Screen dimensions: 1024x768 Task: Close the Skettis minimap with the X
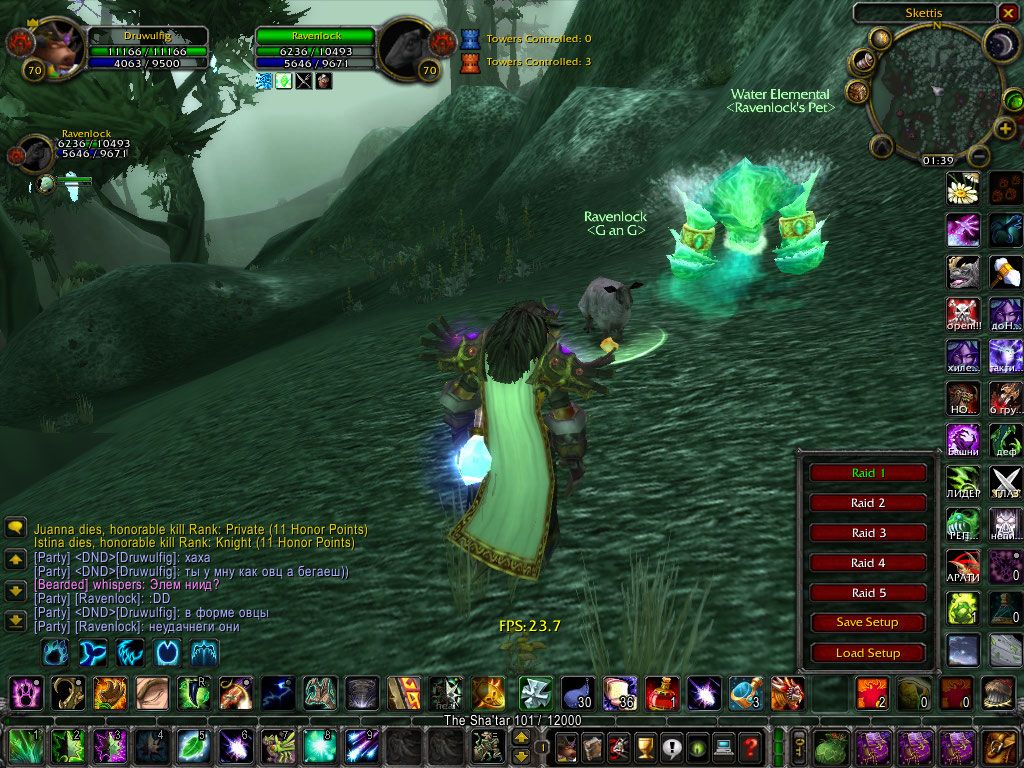1007,13
